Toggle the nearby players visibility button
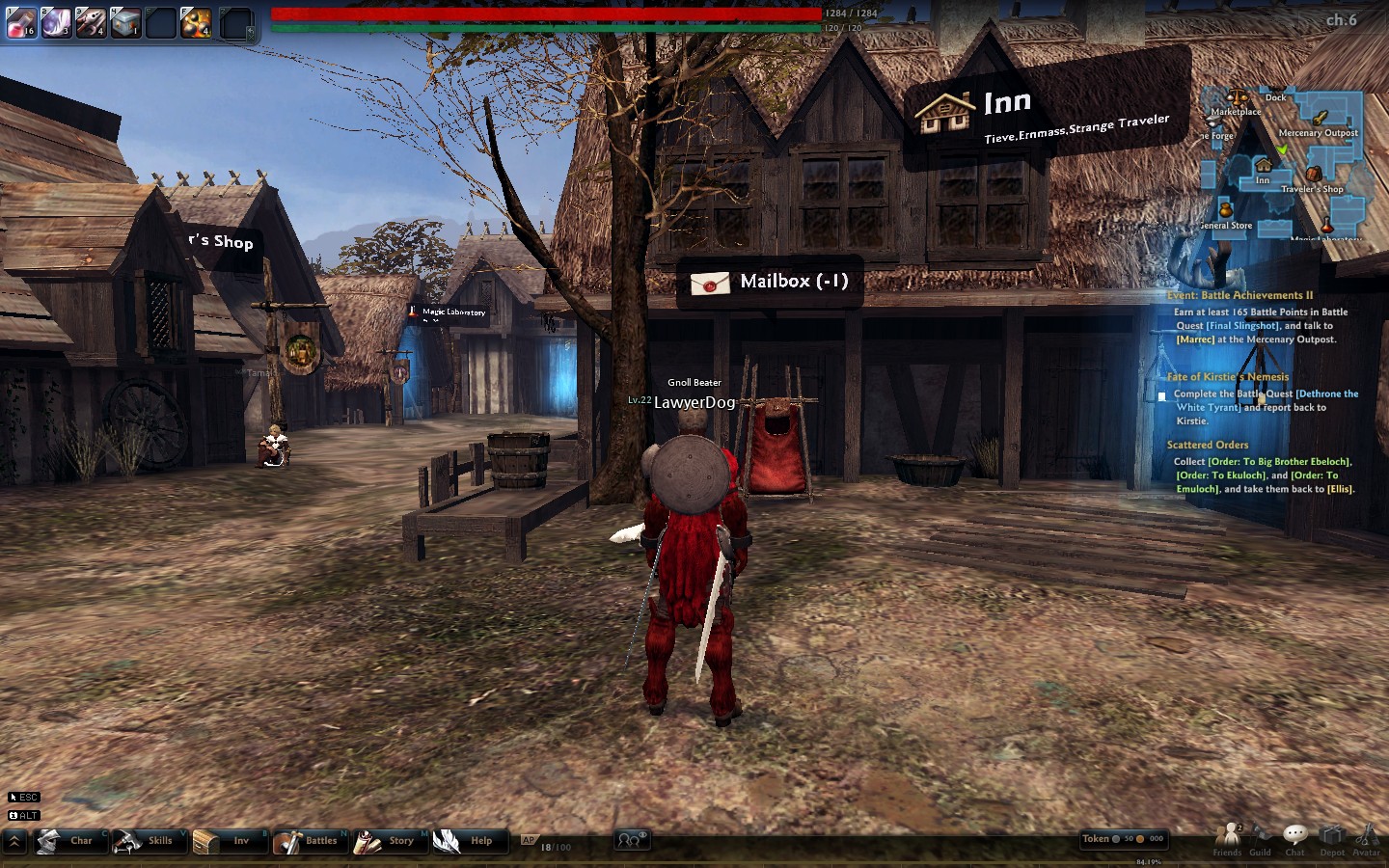1389x868 pixels. click(631, 840)
